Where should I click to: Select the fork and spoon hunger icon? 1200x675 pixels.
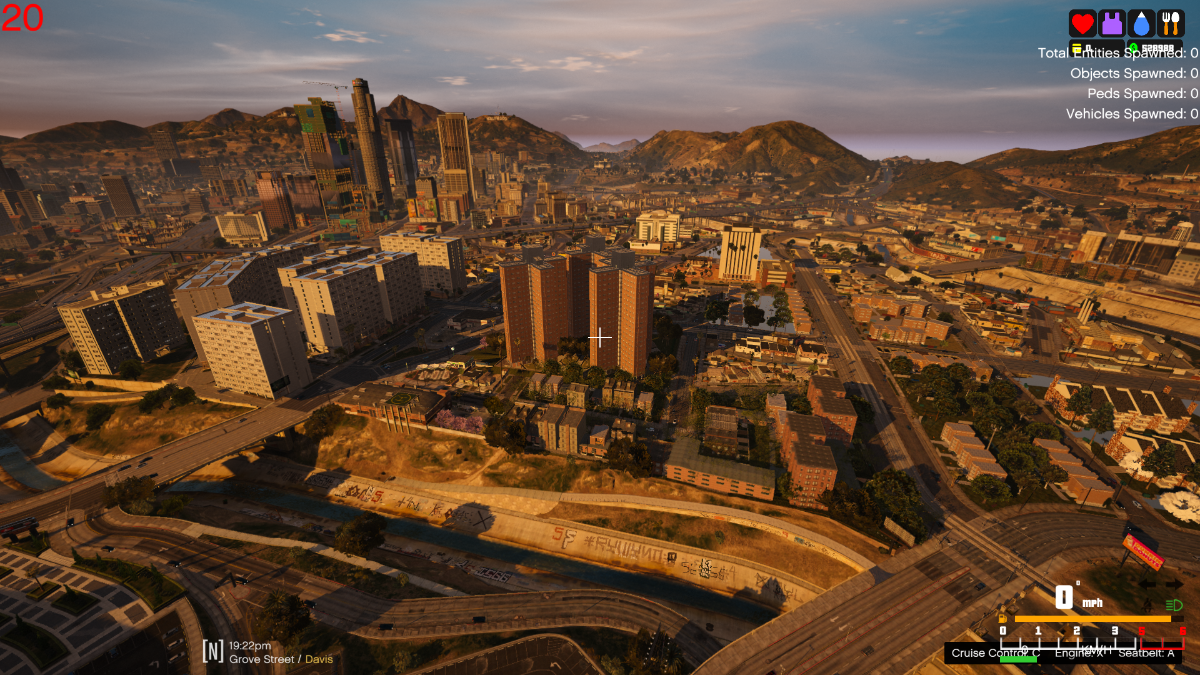(1171, 23)
